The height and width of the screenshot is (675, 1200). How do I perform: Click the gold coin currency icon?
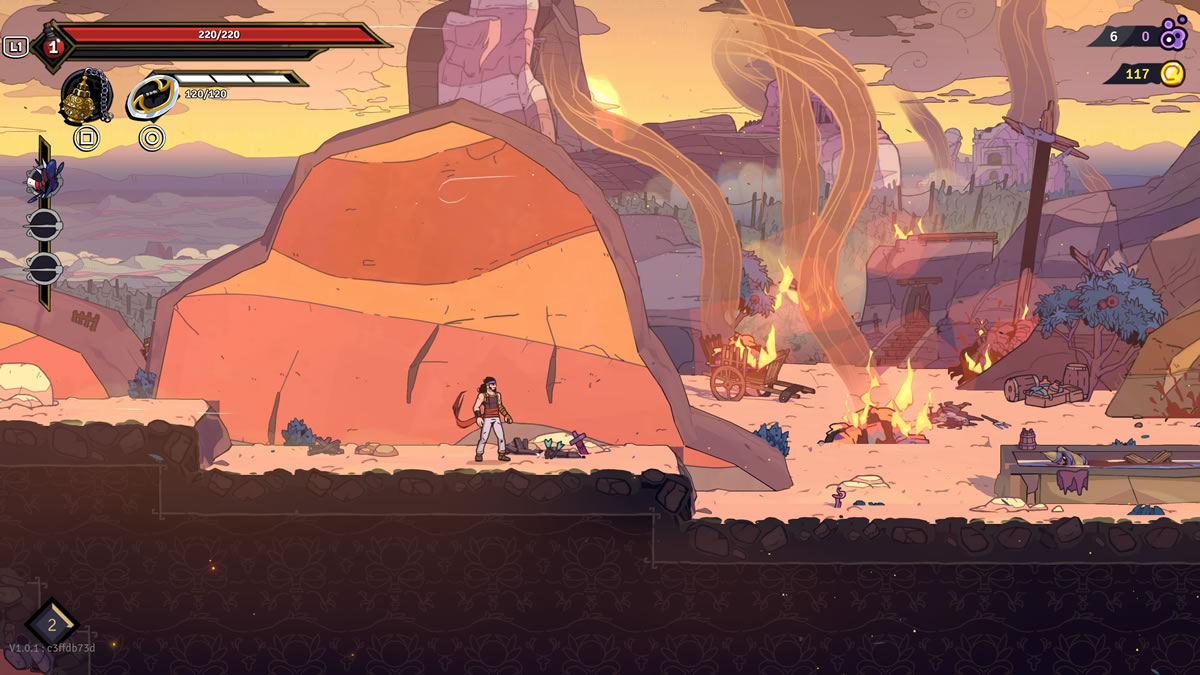click(x=1171, y=73)
